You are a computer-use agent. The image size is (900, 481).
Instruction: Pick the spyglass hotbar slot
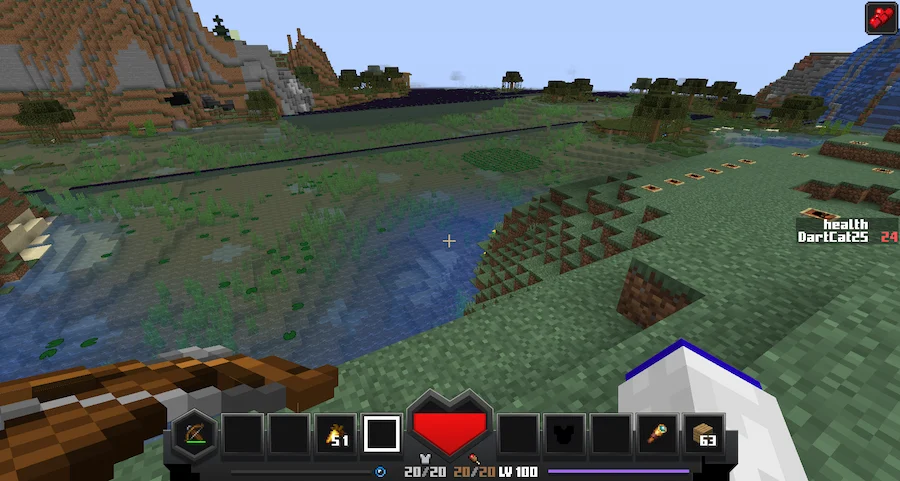(x=658, y=434)
